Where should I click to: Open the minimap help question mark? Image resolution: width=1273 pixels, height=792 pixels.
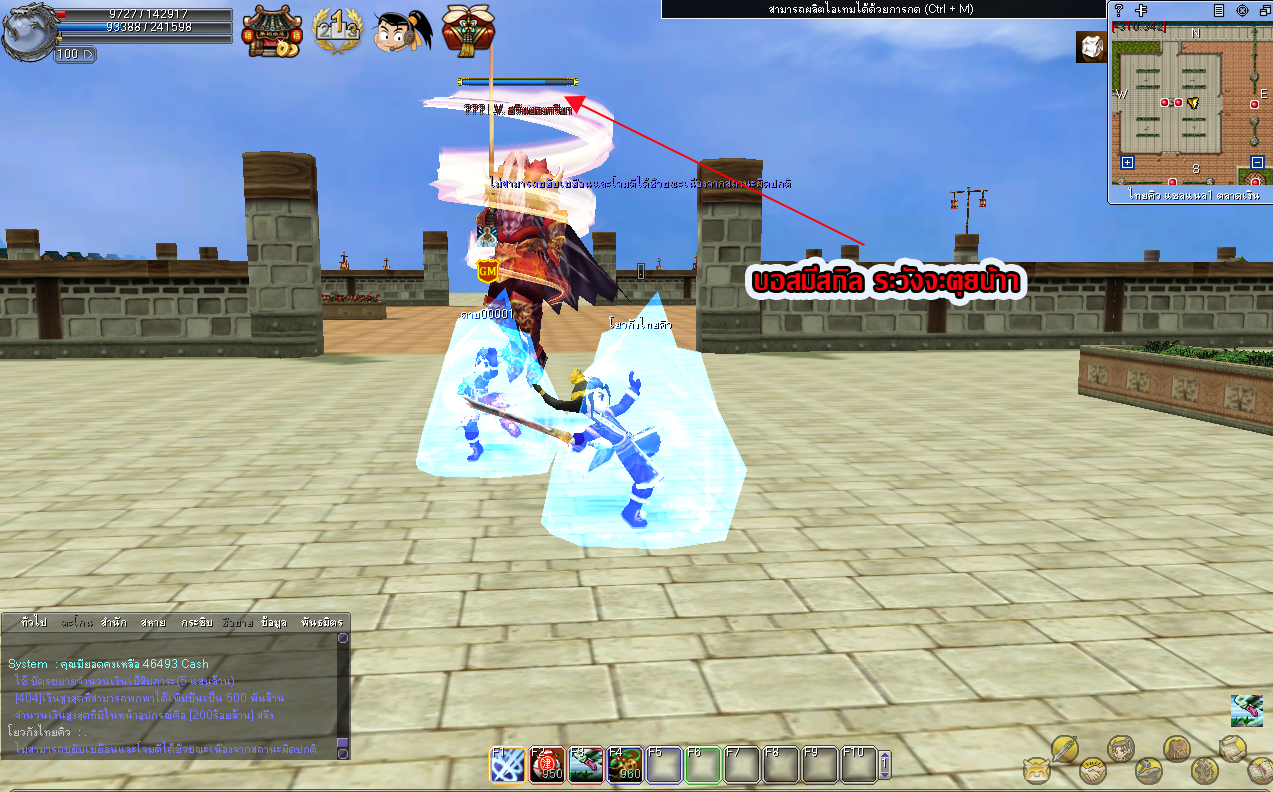tap(1119, 10)
